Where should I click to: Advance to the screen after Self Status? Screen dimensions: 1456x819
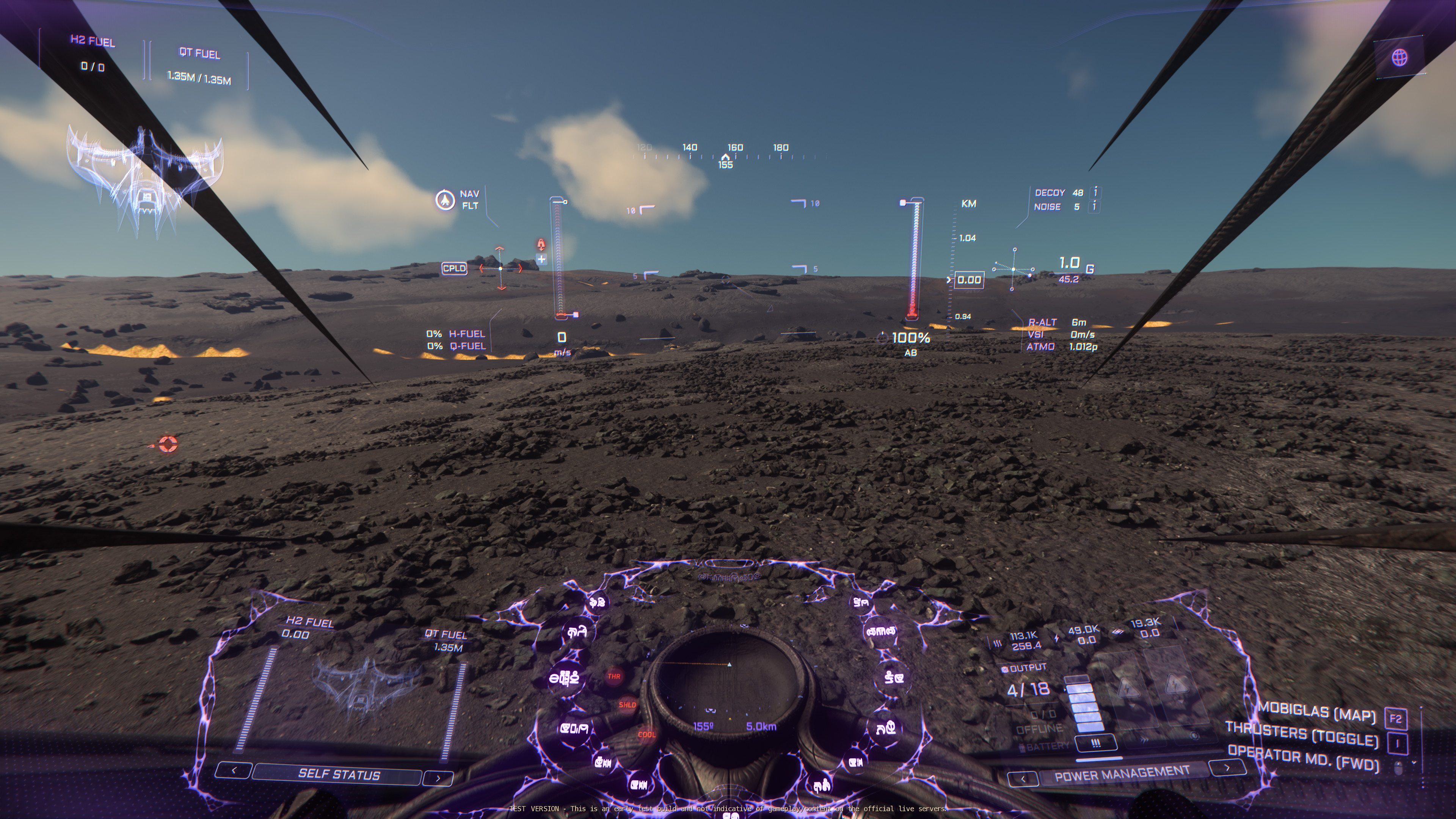point(438,778)
